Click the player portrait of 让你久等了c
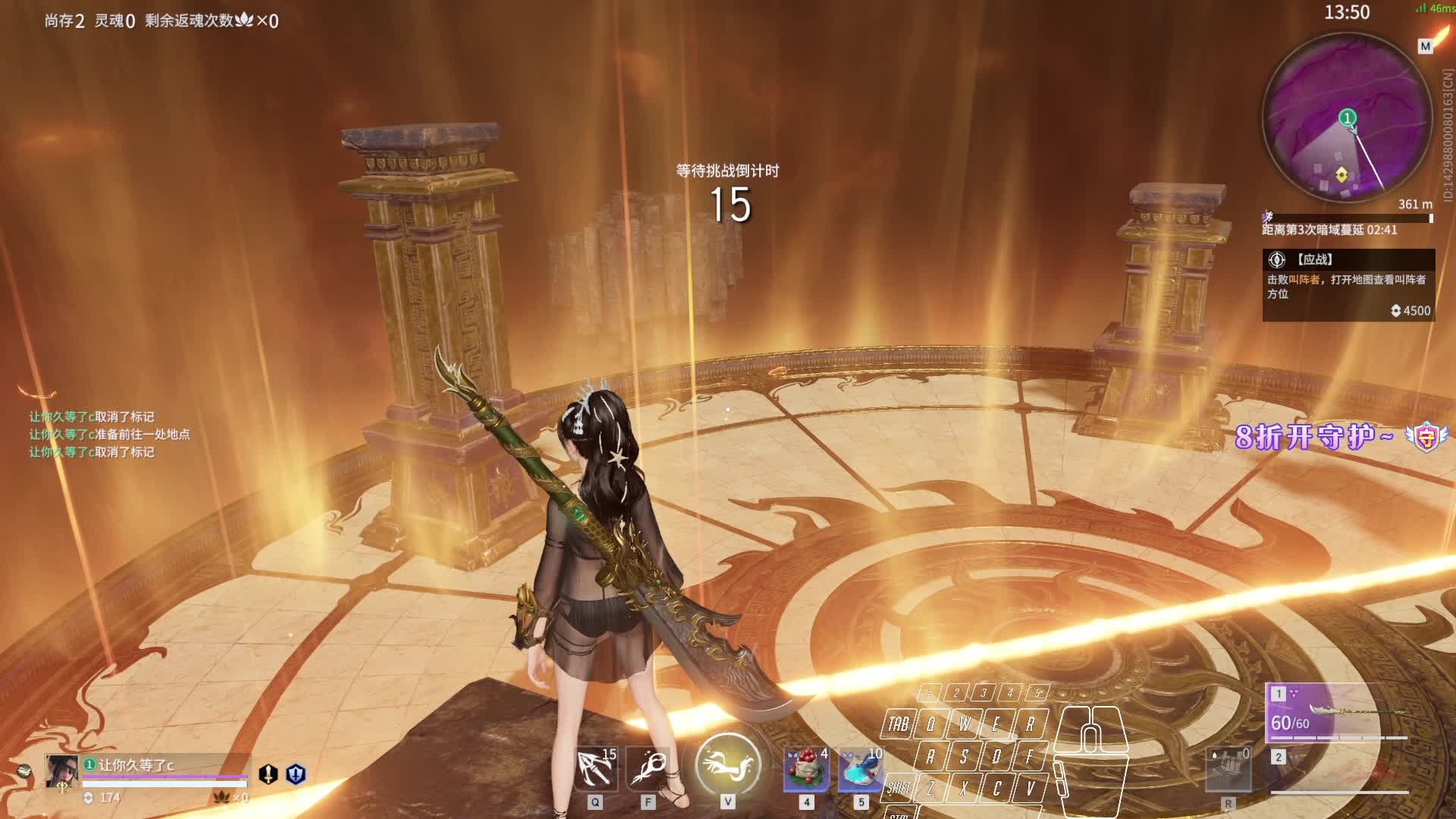This screenshot has width=1456, height=819. 61,771
